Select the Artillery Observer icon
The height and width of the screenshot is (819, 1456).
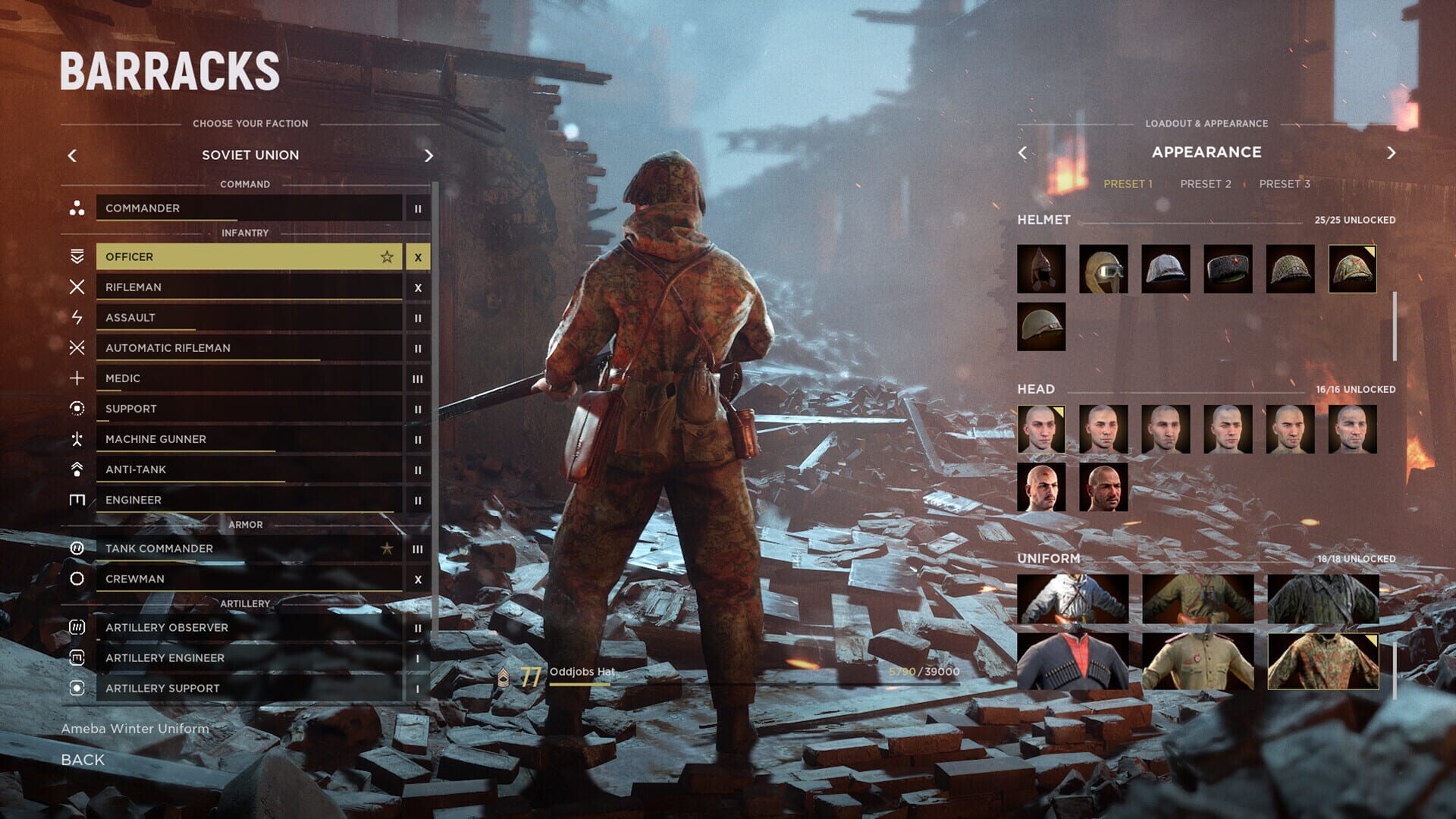point(76,627)
